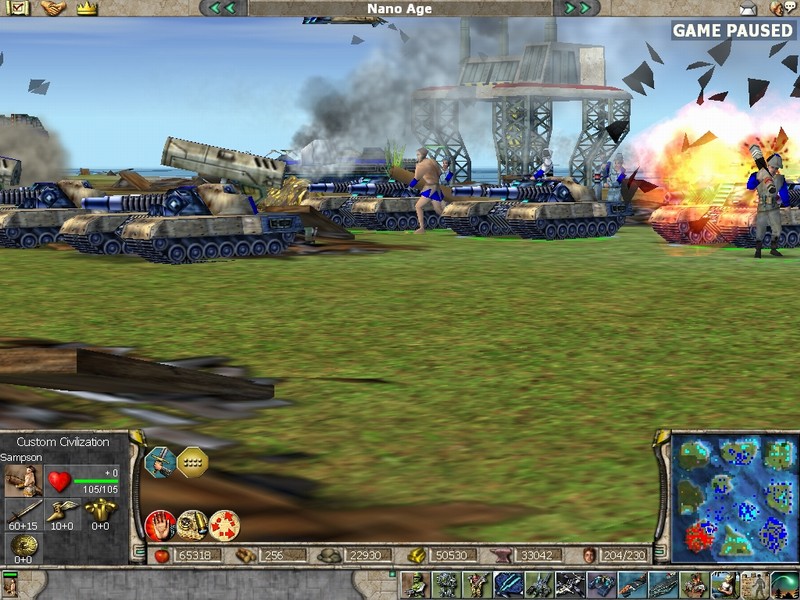Select the Sampson unit portrait
This screenshot has height=600, width=800.
(23, 481)
